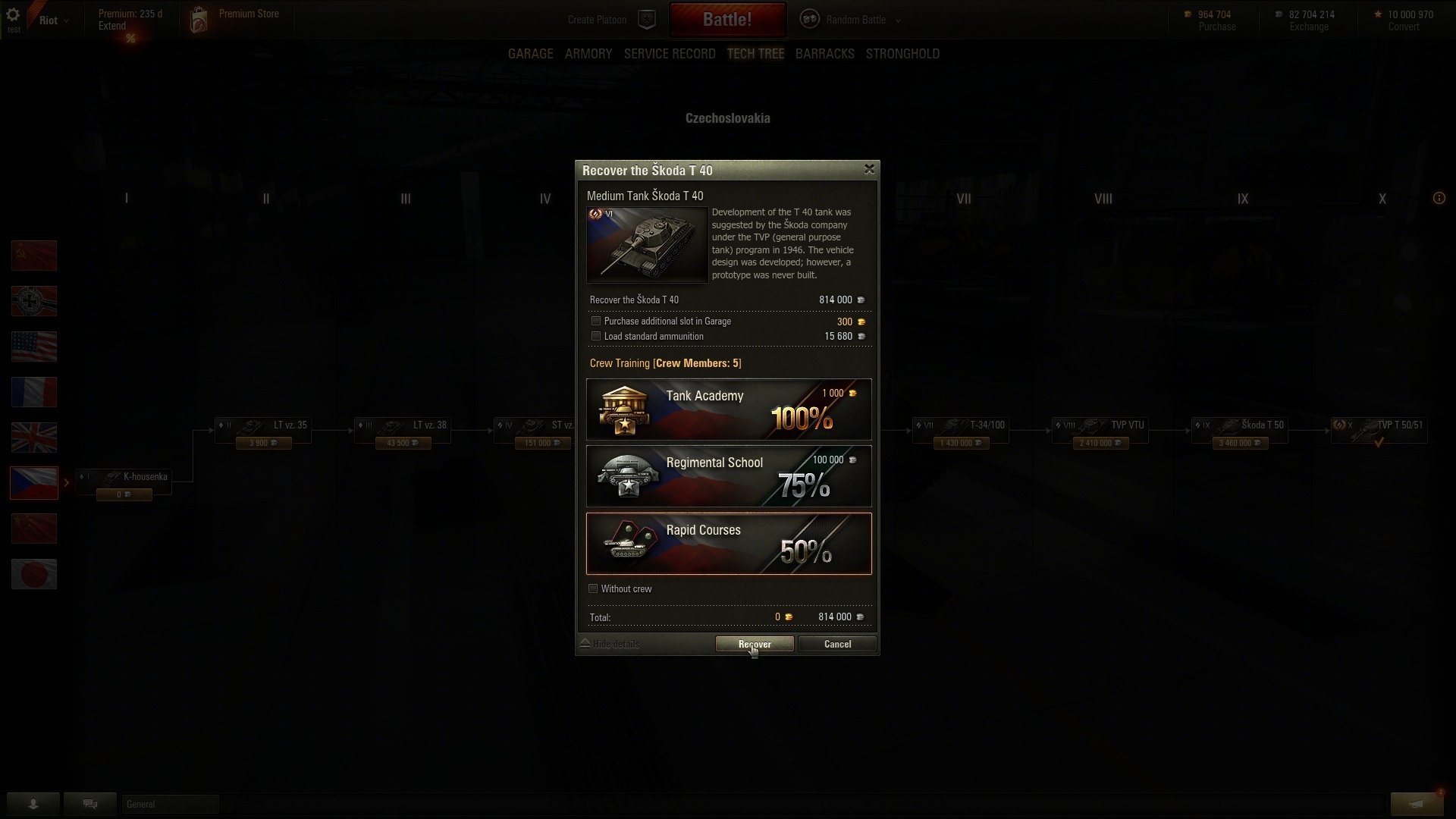The width and height of the screenshot is (1456, 819).
Task: Cancel the tank recovery dialog
Action: pos(837,644)
